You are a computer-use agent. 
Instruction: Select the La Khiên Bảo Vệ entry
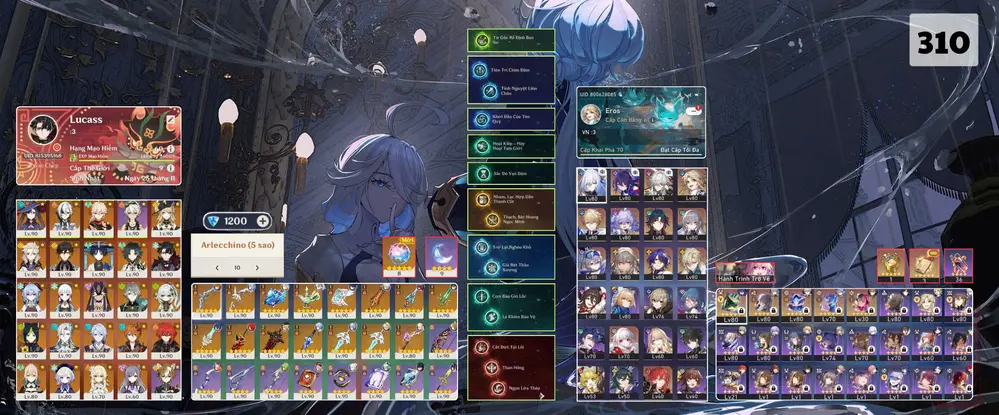click(x=511, y=315)
